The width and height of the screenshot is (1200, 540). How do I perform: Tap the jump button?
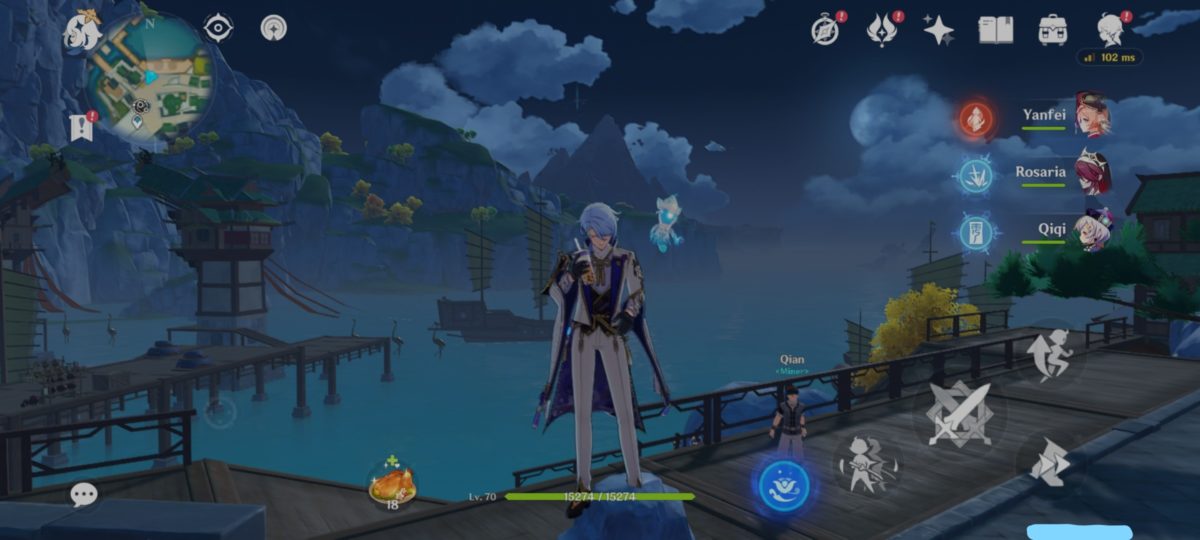1048,355
